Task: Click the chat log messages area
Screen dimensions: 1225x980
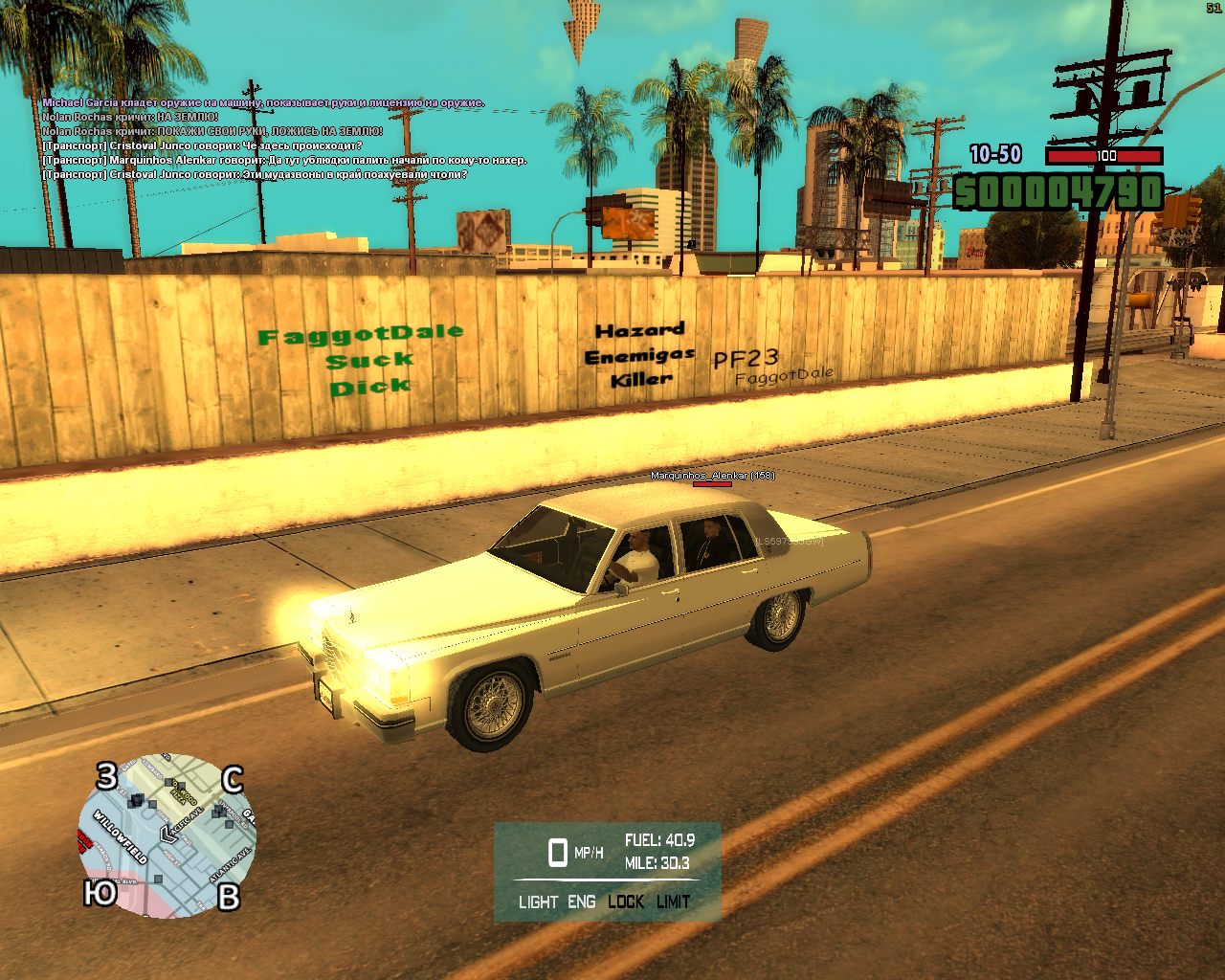Action: coord(284,139)
